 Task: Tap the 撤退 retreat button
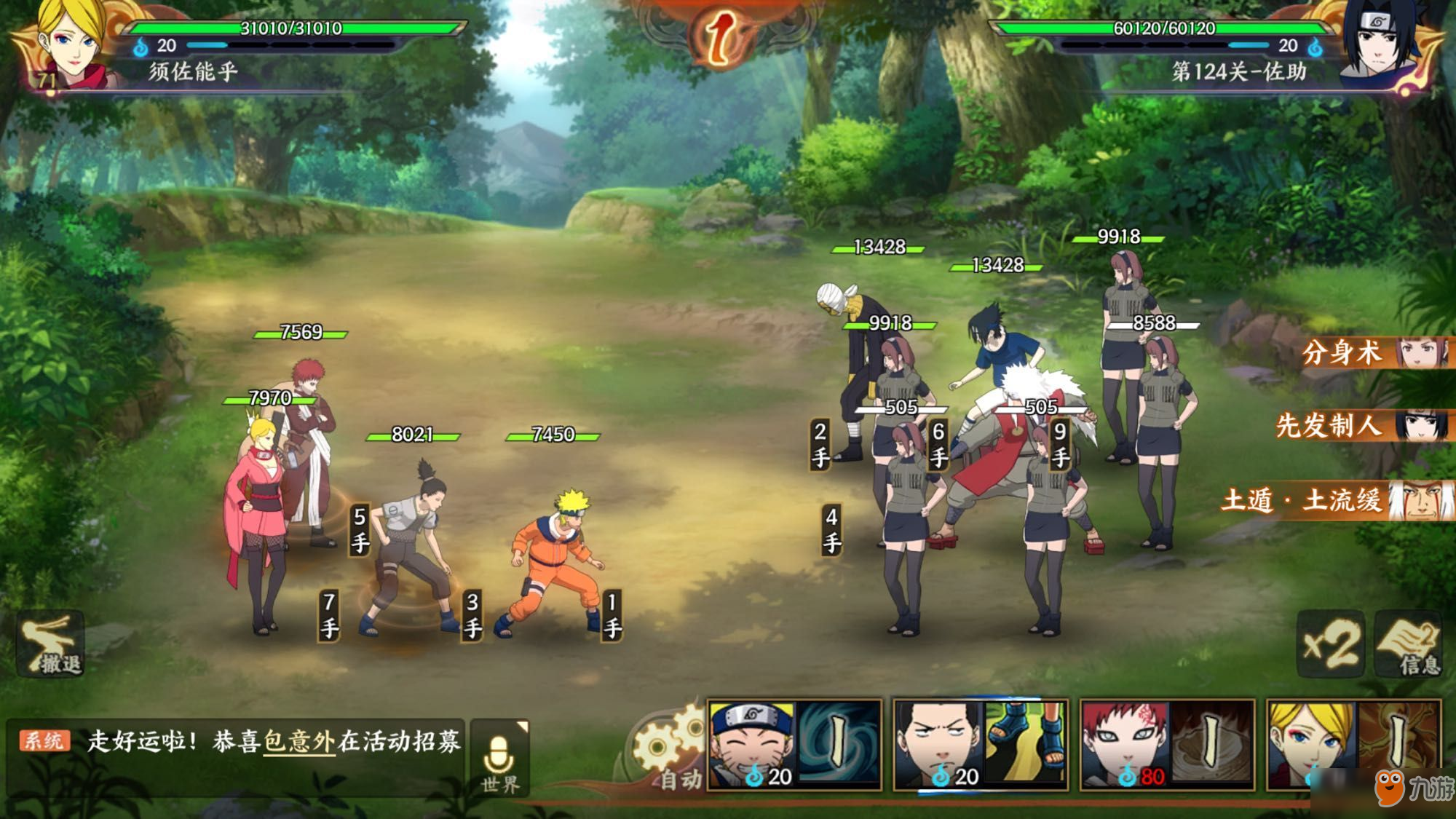(51, 645)
